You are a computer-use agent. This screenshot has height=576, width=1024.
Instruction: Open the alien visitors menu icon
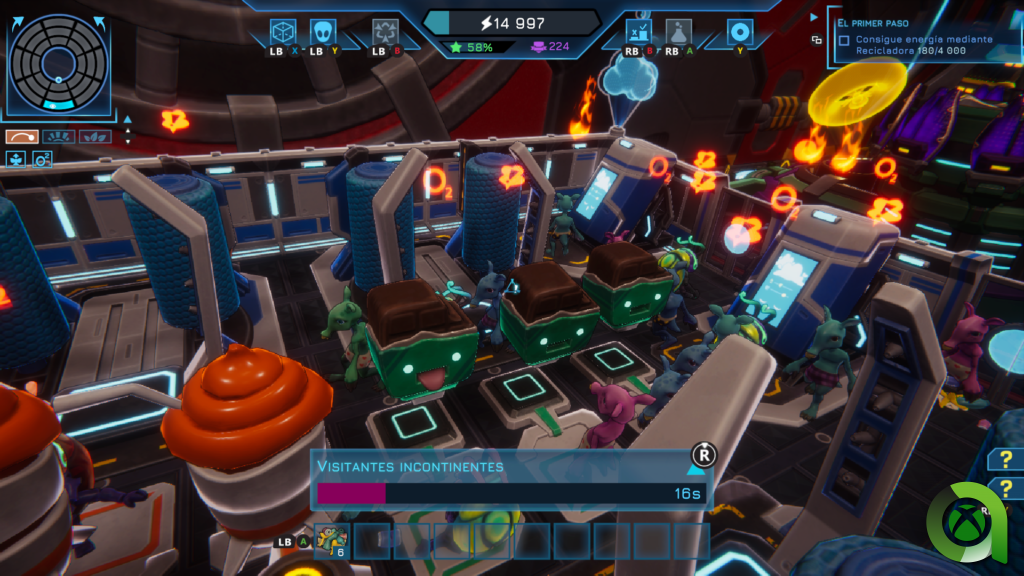click(x=323, y=31)
